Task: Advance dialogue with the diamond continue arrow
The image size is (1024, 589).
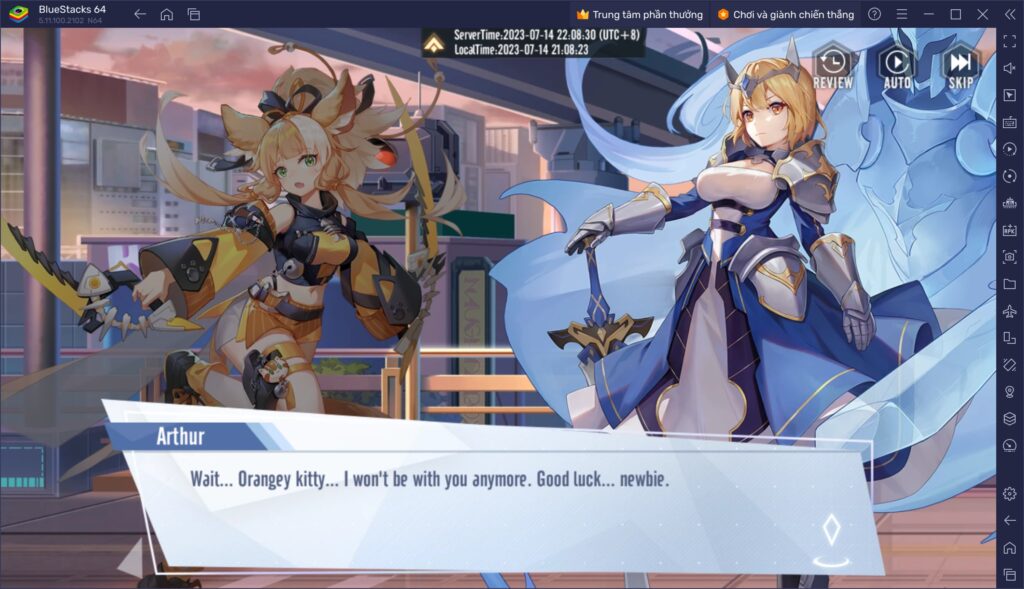Action: (830, 531)
